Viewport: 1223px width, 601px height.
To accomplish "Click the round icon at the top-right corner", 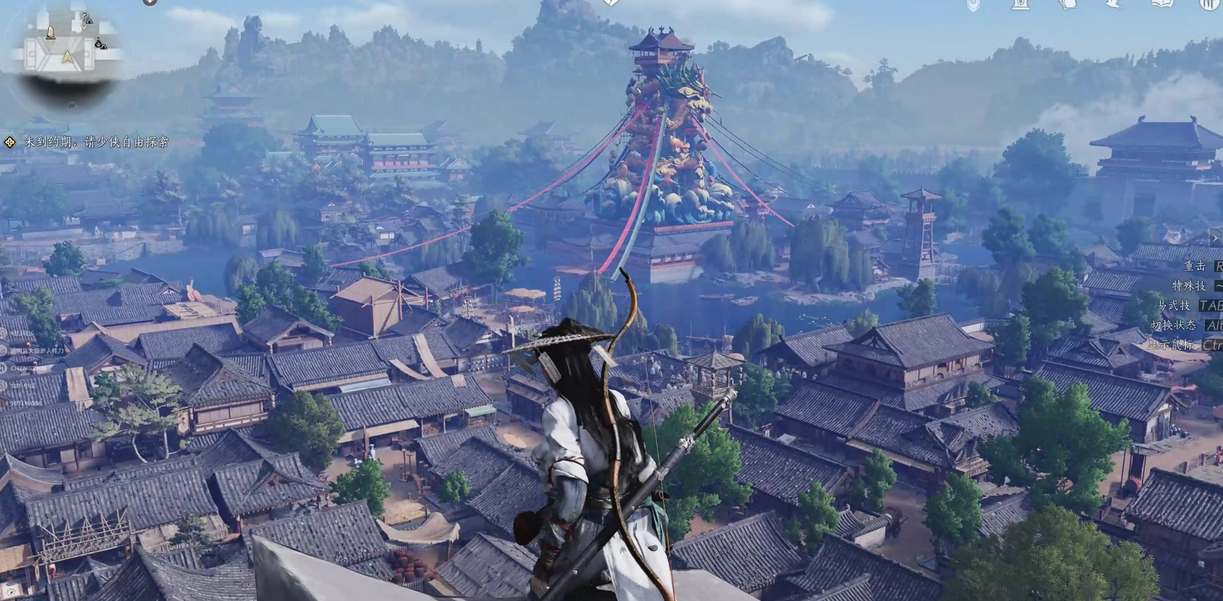I will [x=1209, y=4].
